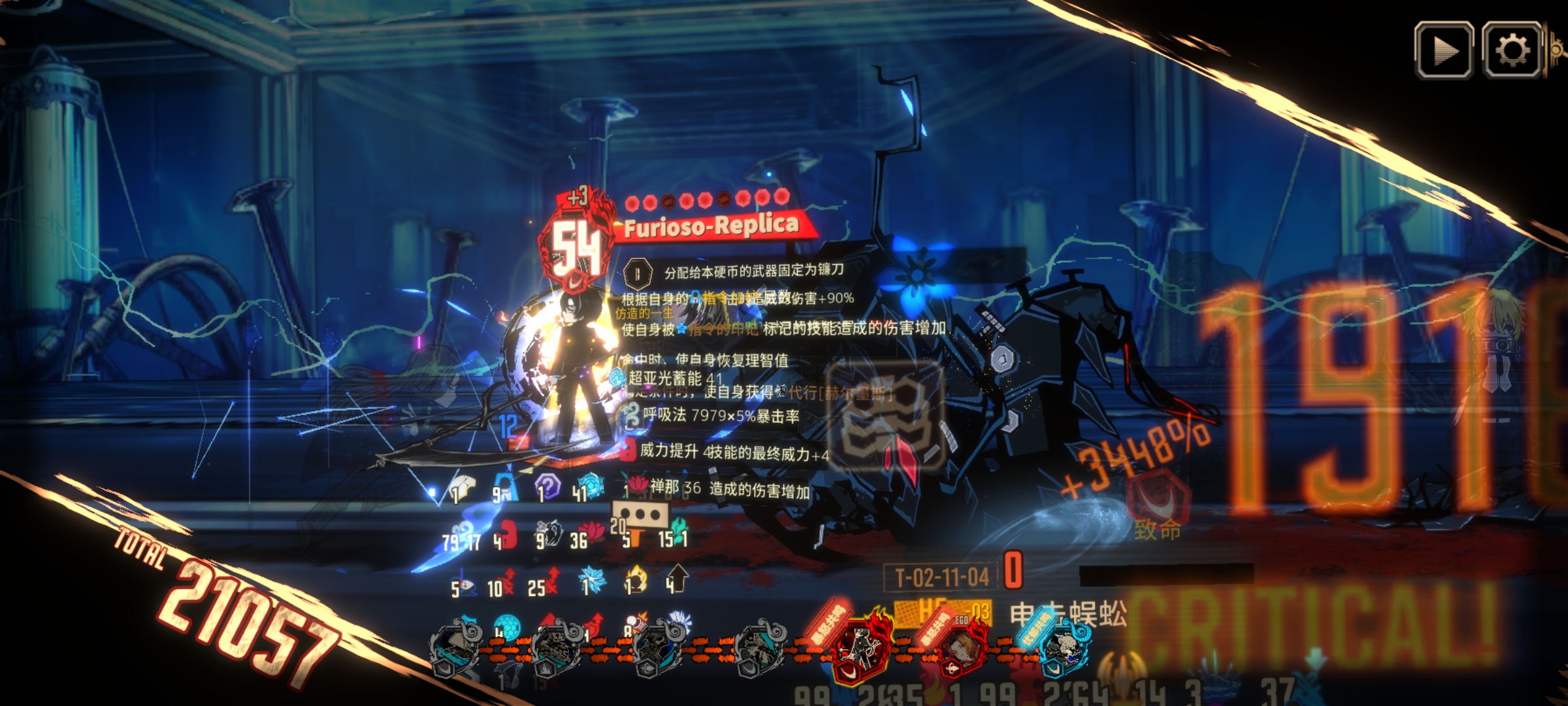Screen dimensions: 1568x706
Task: Open the gear settings menu
Action: click(x=1512, y=50)
